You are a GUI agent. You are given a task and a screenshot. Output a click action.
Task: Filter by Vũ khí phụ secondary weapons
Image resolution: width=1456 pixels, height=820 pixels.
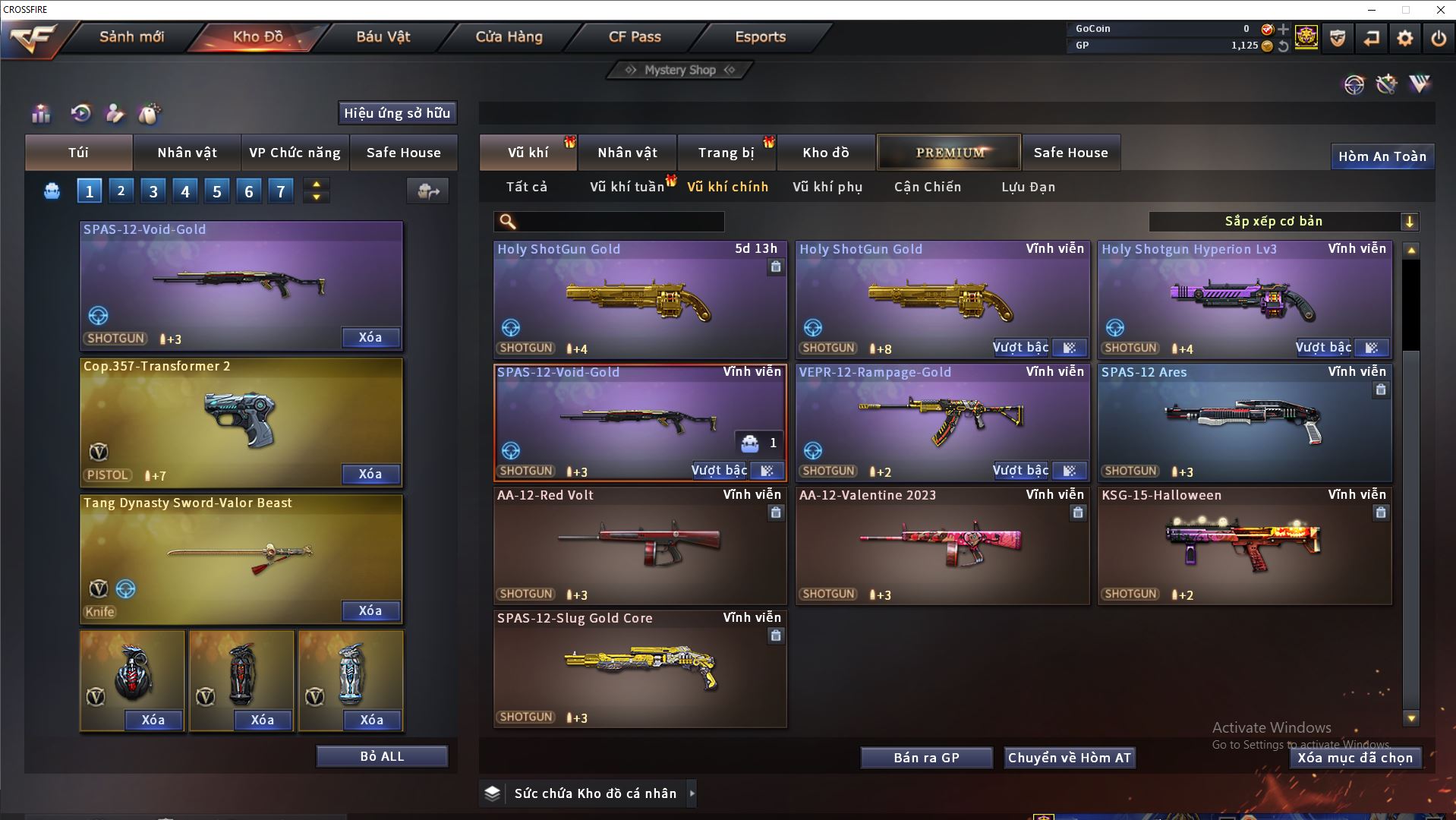coord(827,187)
